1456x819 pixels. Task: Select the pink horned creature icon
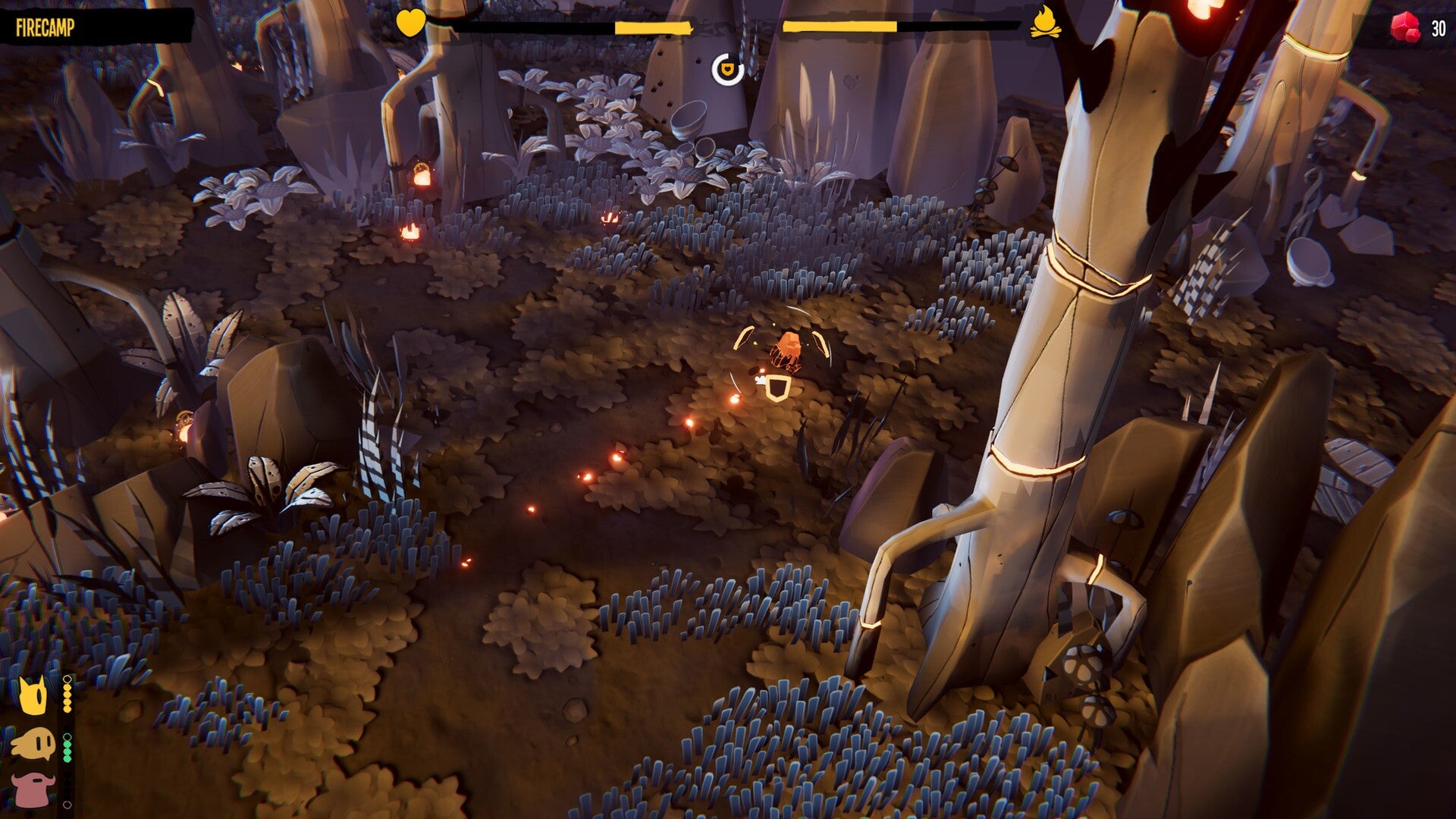(x=33, y=789)
